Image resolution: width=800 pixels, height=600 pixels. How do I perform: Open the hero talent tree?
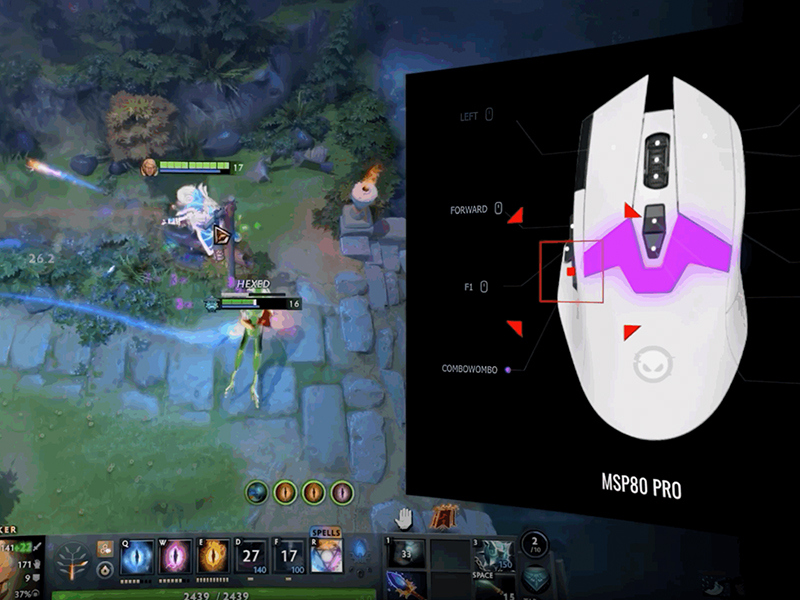pos(74,563)
